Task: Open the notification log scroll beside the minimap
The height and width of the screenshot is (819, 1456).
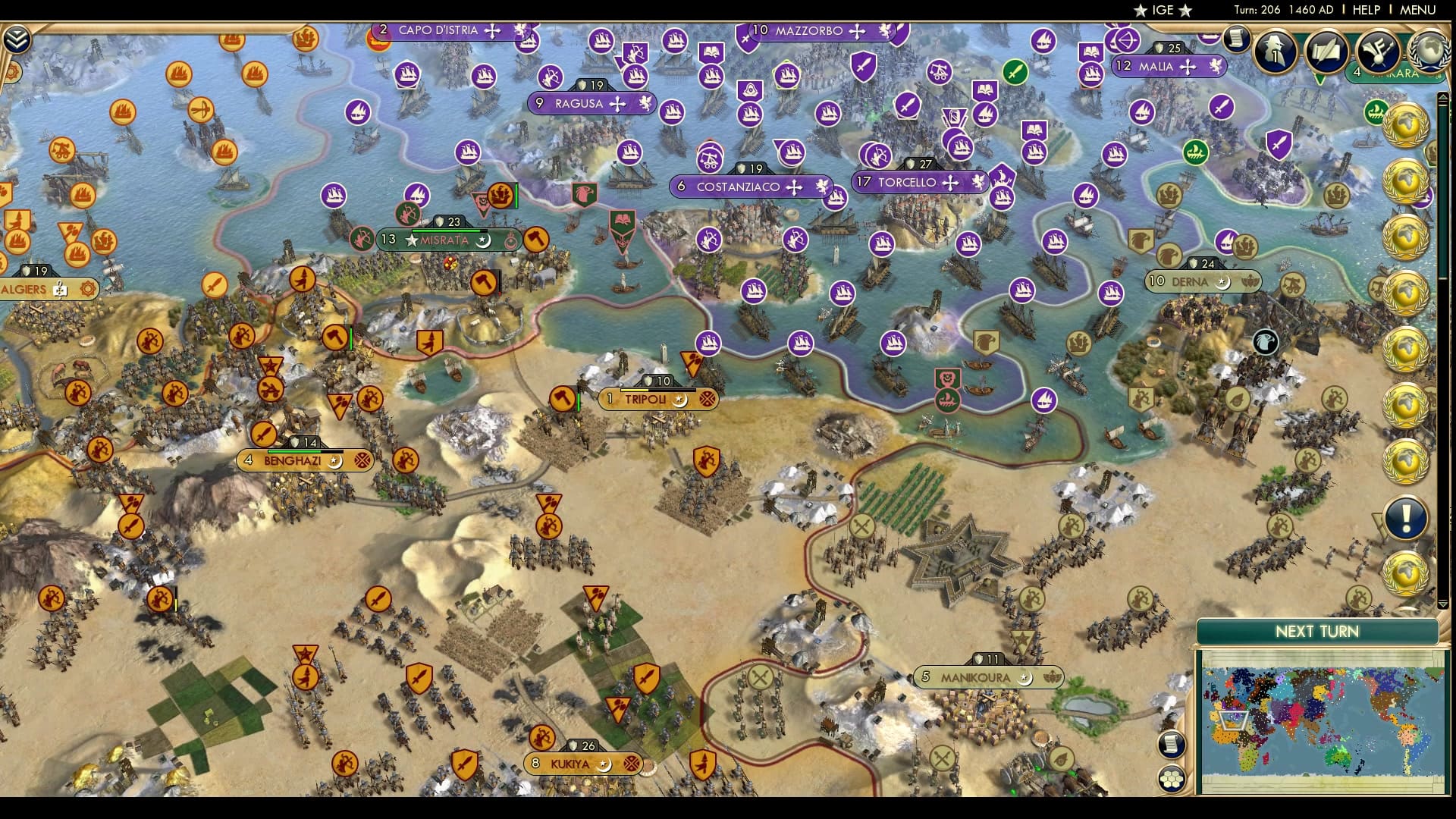Action: point(1171,745)
